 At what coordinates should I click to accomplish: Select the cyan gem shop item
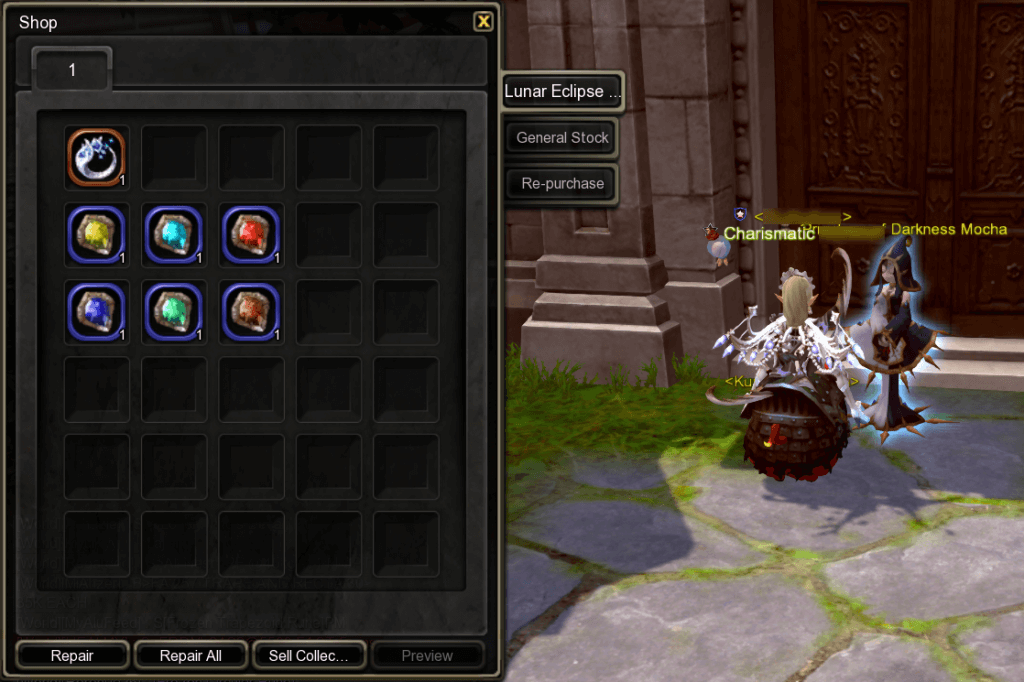point(174,235)
